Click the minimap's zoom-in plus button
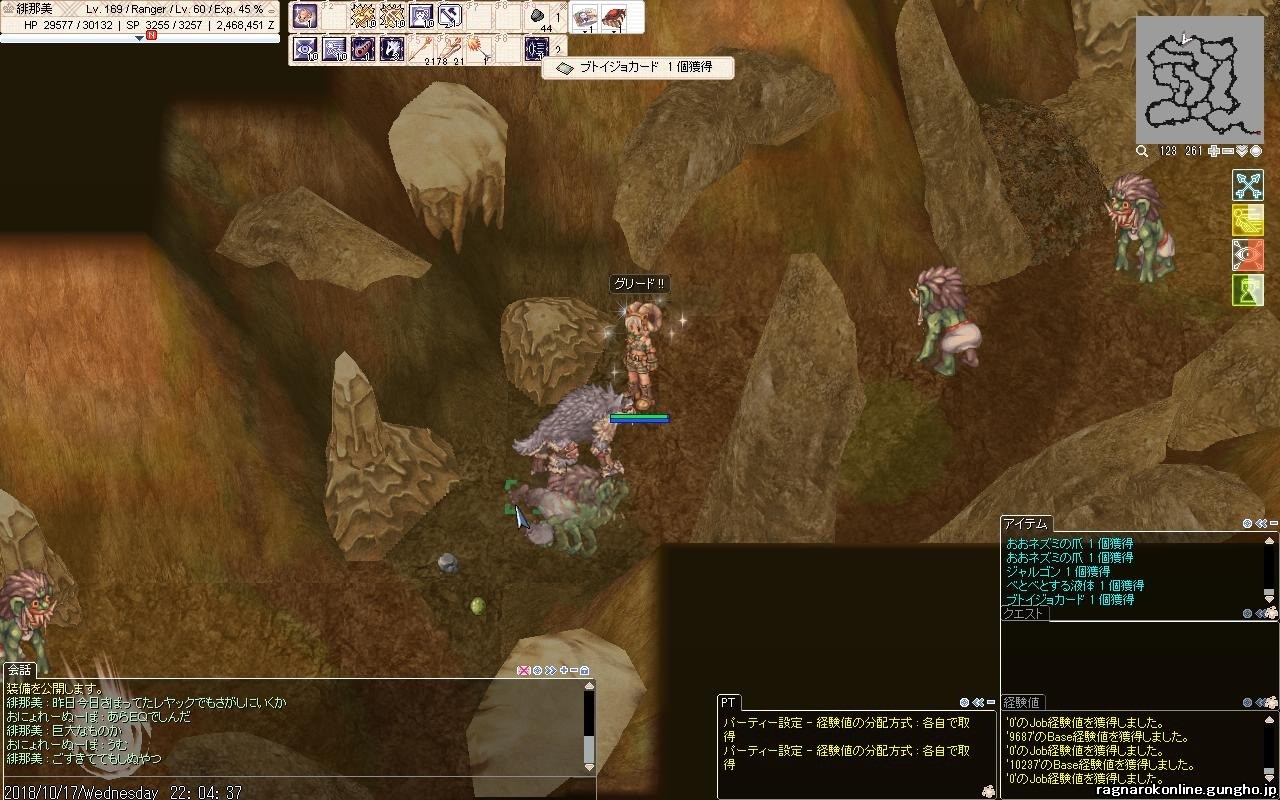 (x=1213, y=151)
